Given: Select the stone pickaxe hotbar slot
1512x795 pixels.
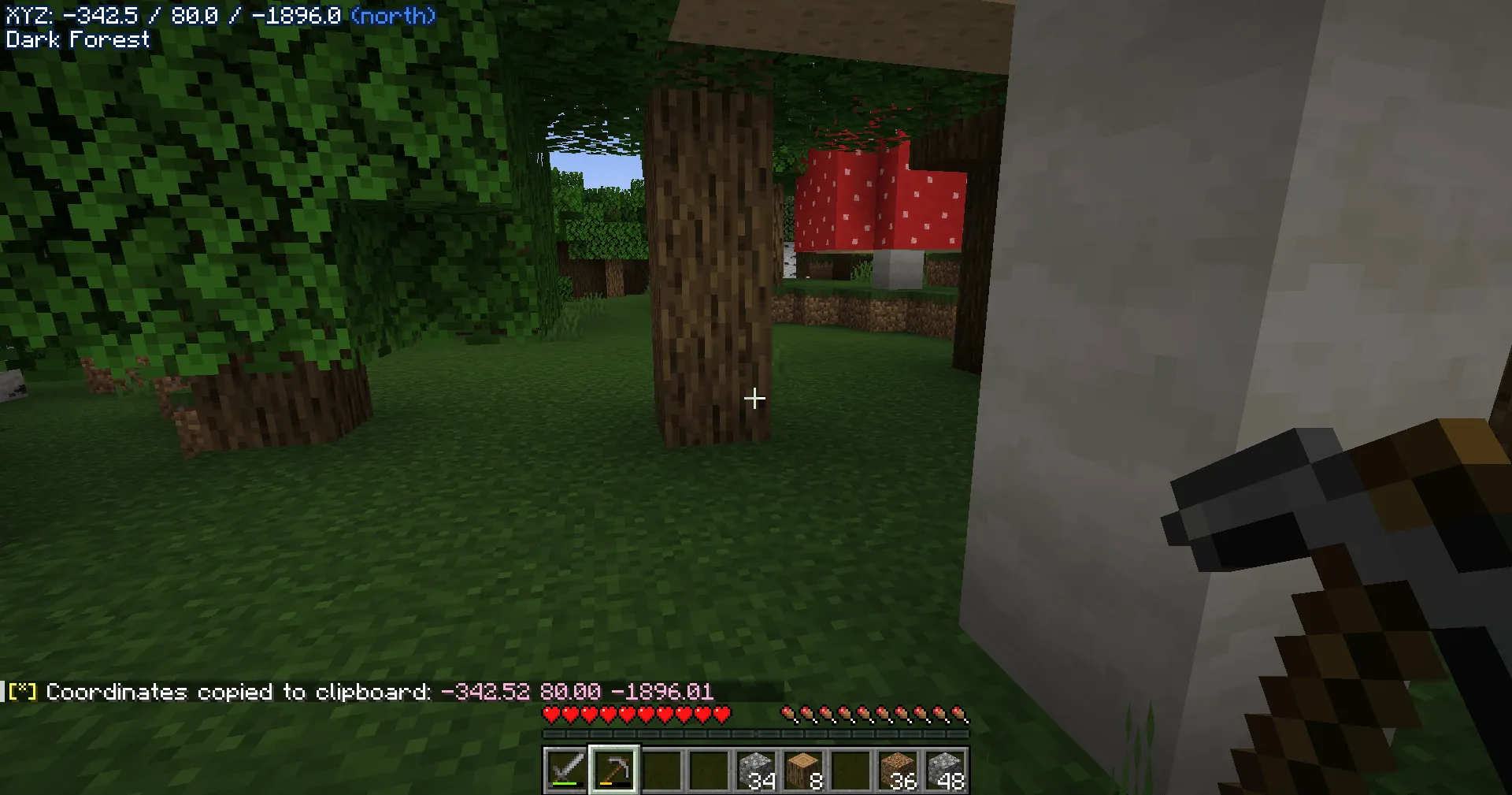Looking at the screenshot, I should (x=615, y=768).
